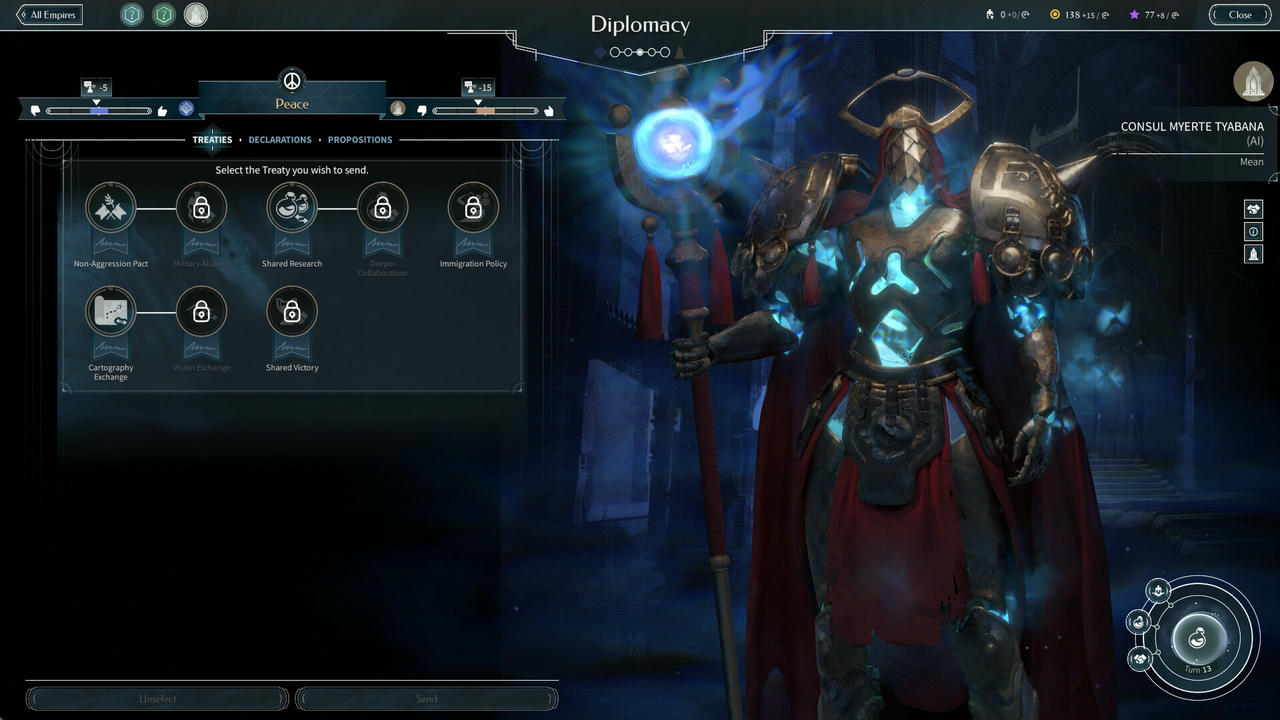Open the diplomacy category dots under Diplomacy title

click(x=639, y=52)
